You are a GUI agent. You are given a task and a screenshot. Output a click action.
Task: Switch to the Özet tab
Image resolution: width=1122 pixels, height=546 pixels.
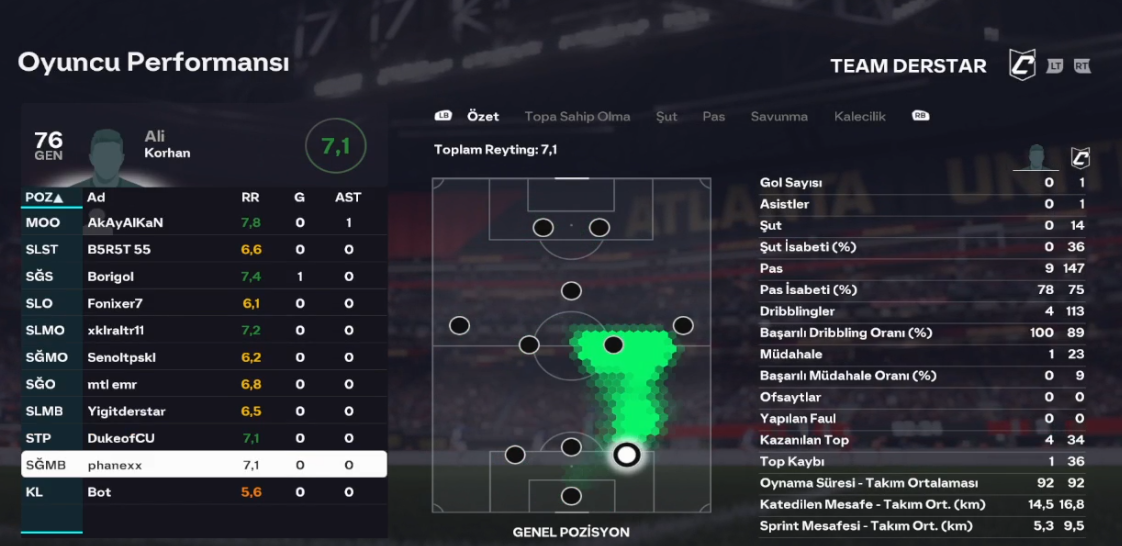[483, 116]
